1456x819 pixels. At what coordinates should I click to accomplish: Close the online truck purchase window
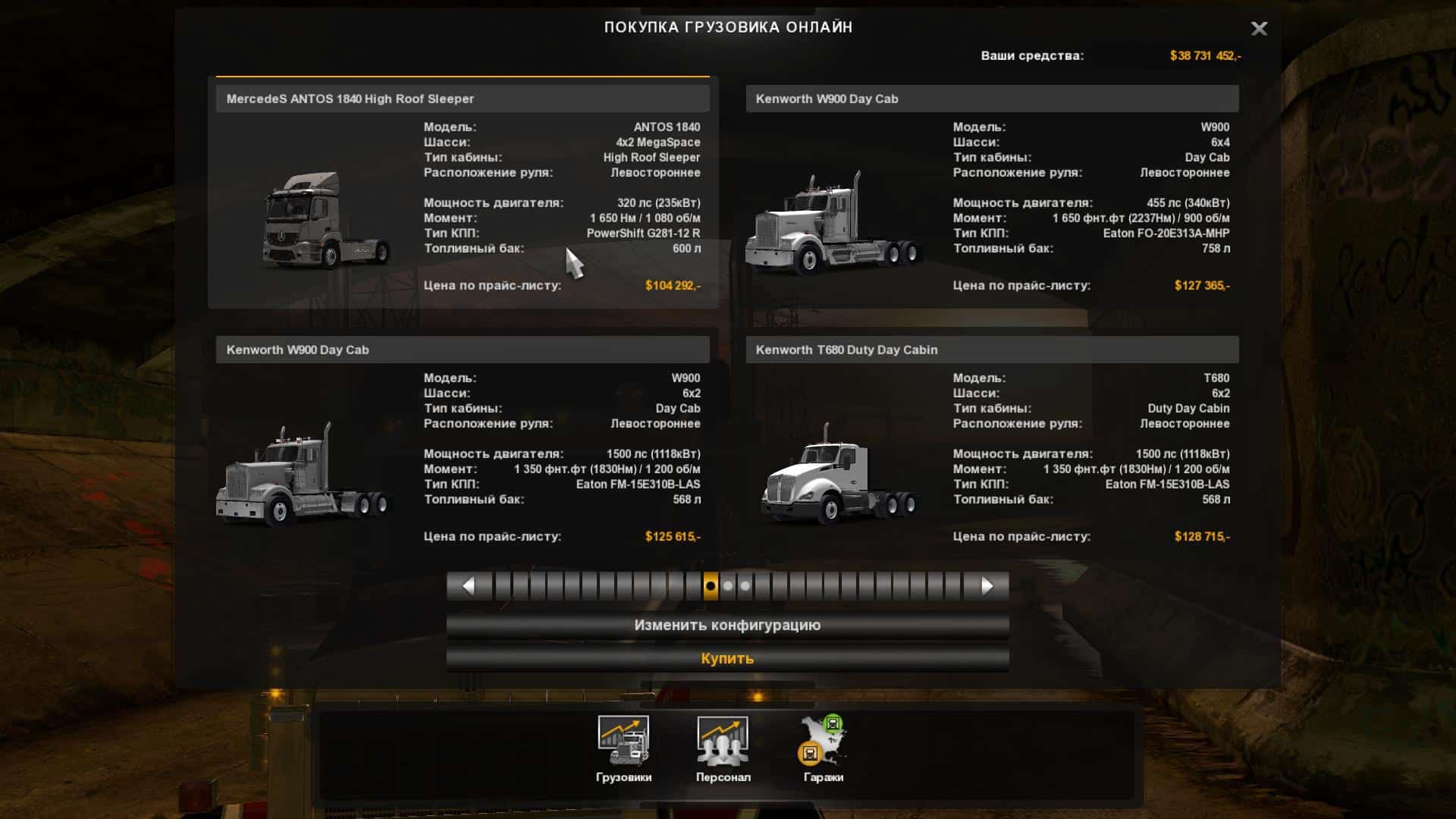[1259, 29]
